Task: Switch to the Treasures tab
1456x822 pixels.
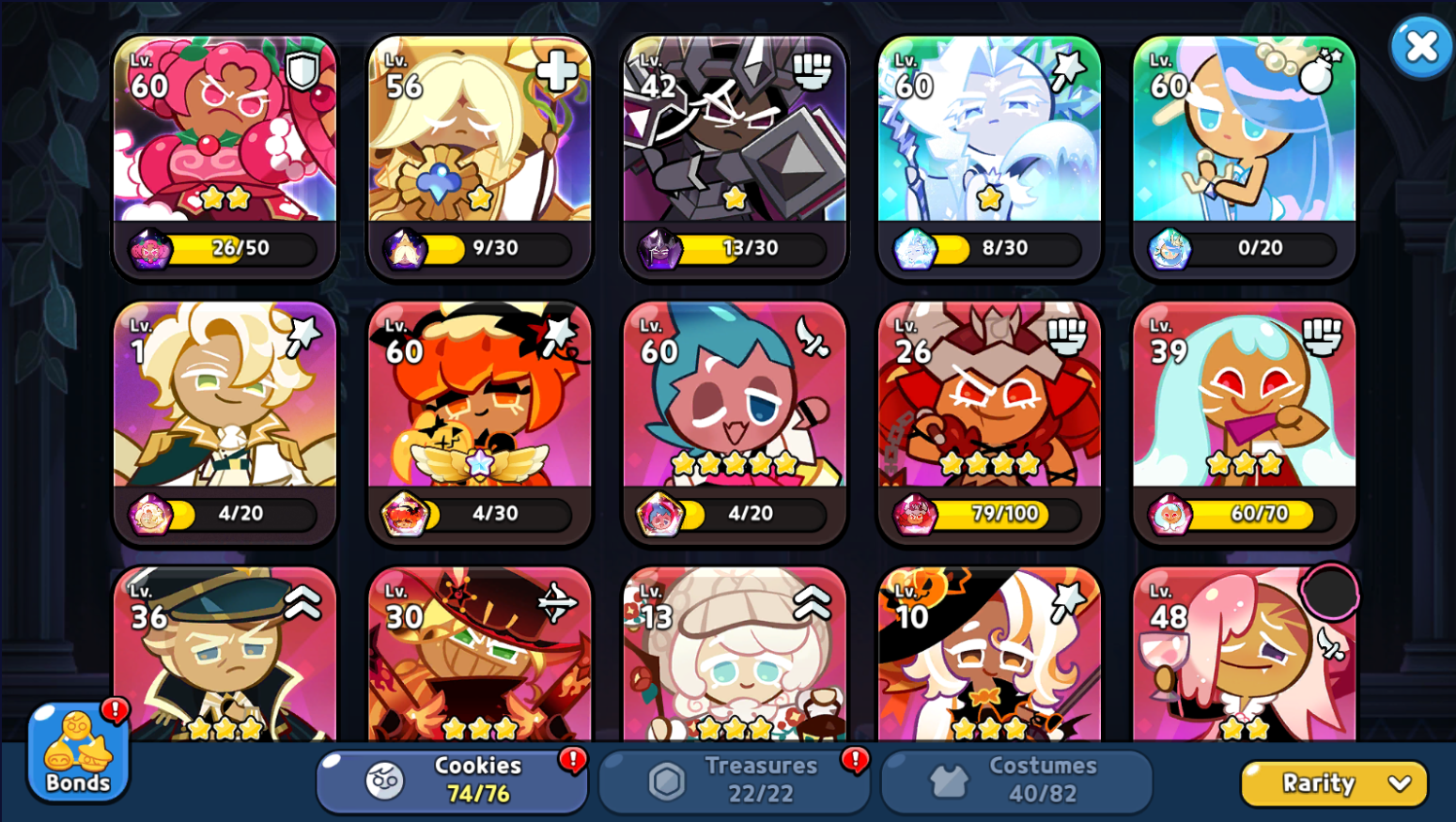Action: pyautogui.click(x=735, y=780)
